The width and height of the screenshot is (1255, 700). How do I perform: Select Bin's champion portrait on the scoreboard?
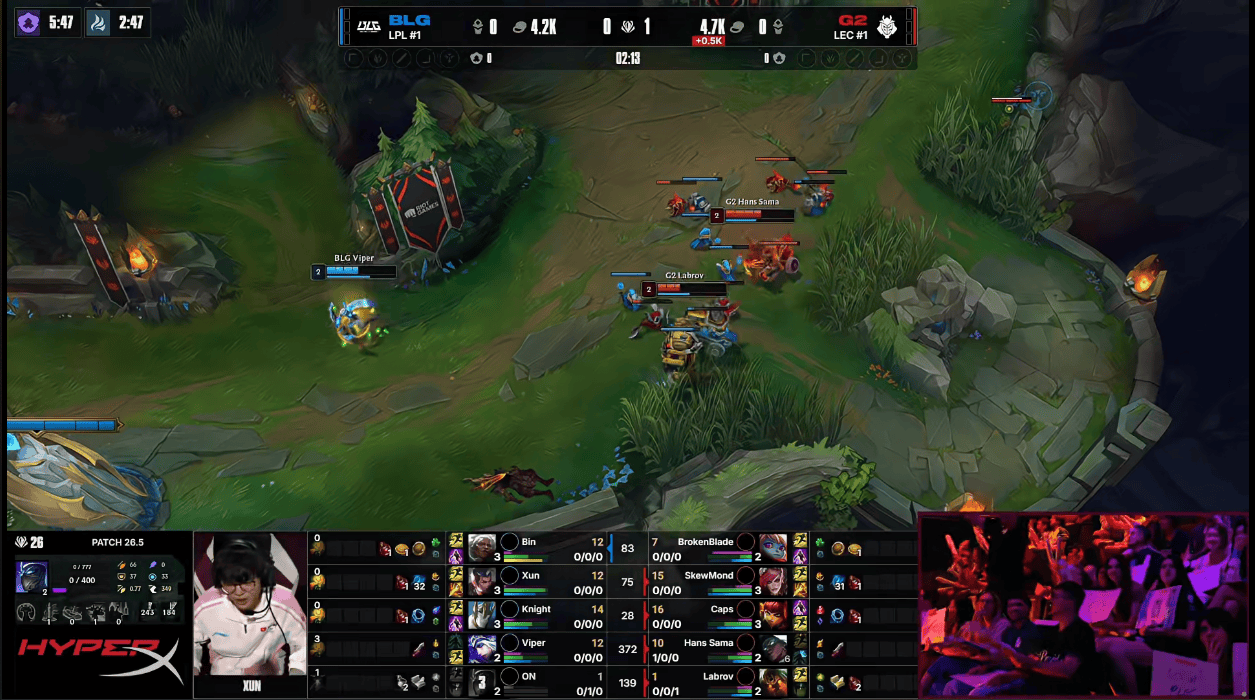(x=482, y=547)
